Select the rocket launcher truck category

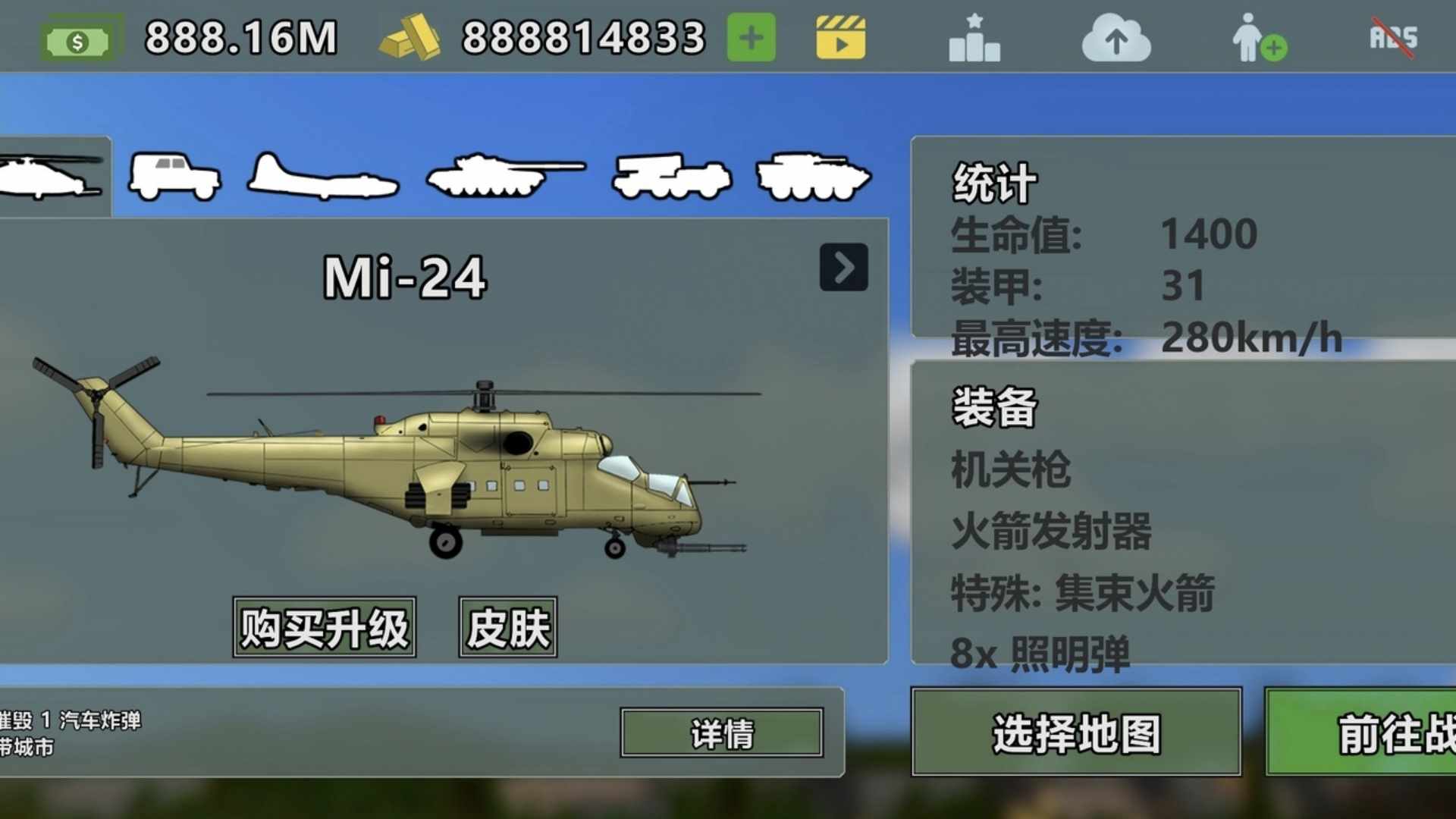pos(671,177)
